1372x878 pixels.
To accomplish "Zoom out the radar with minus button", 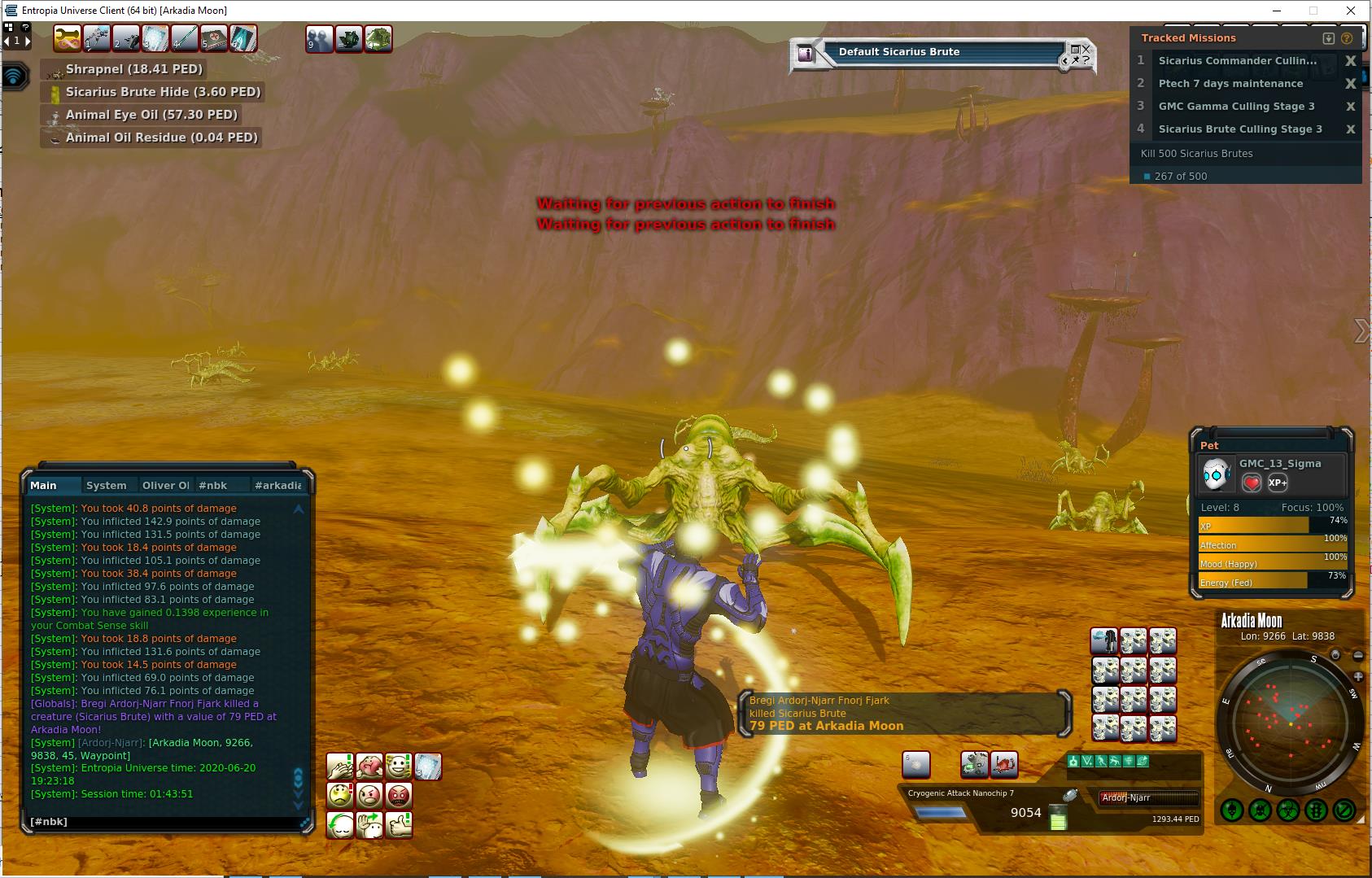I will tap(1357, 655).
